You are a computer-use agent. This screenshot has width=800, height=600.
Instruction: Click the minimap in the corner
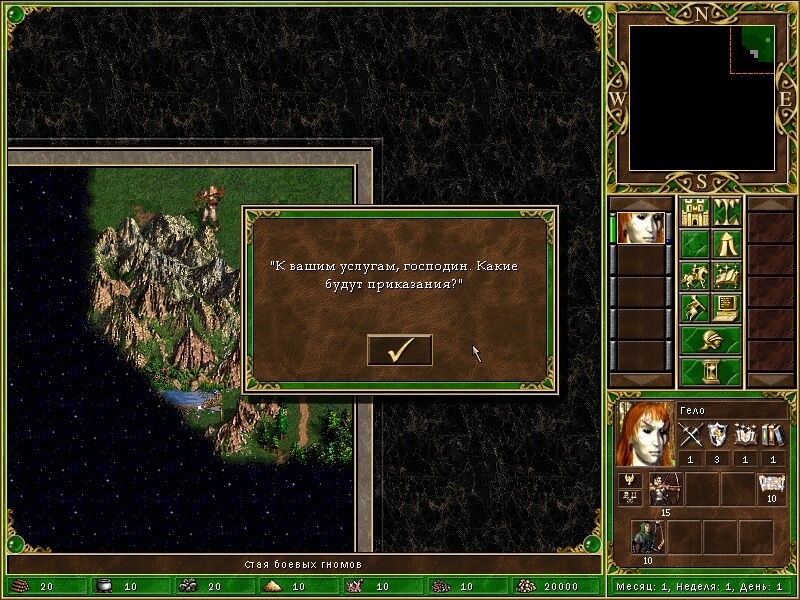pyautogui.click(x=702, y=96)
